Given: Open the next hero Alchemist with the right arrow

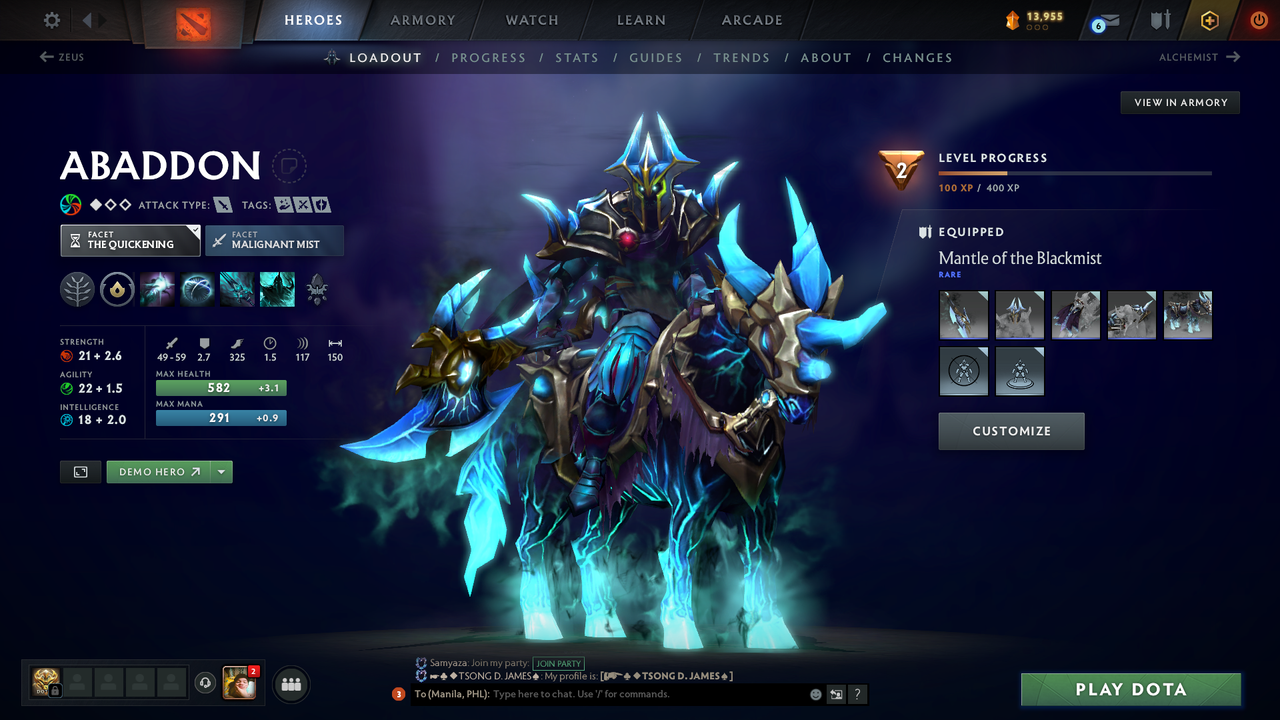Looking at the screenshot, I should pyautogui.click(x=1231, y=57).
